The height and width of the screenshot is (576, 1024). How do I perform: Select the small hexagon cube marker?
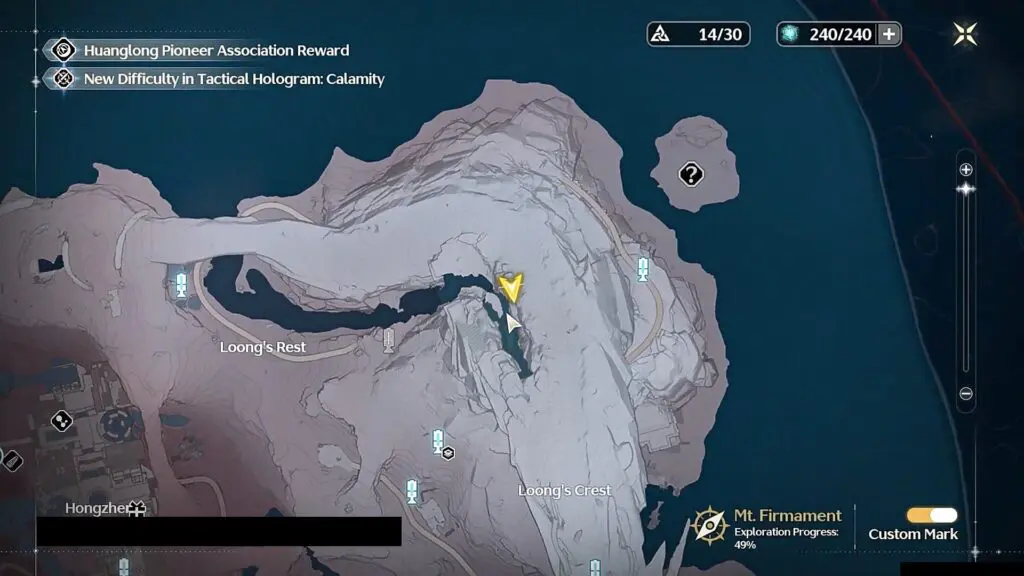449,453
